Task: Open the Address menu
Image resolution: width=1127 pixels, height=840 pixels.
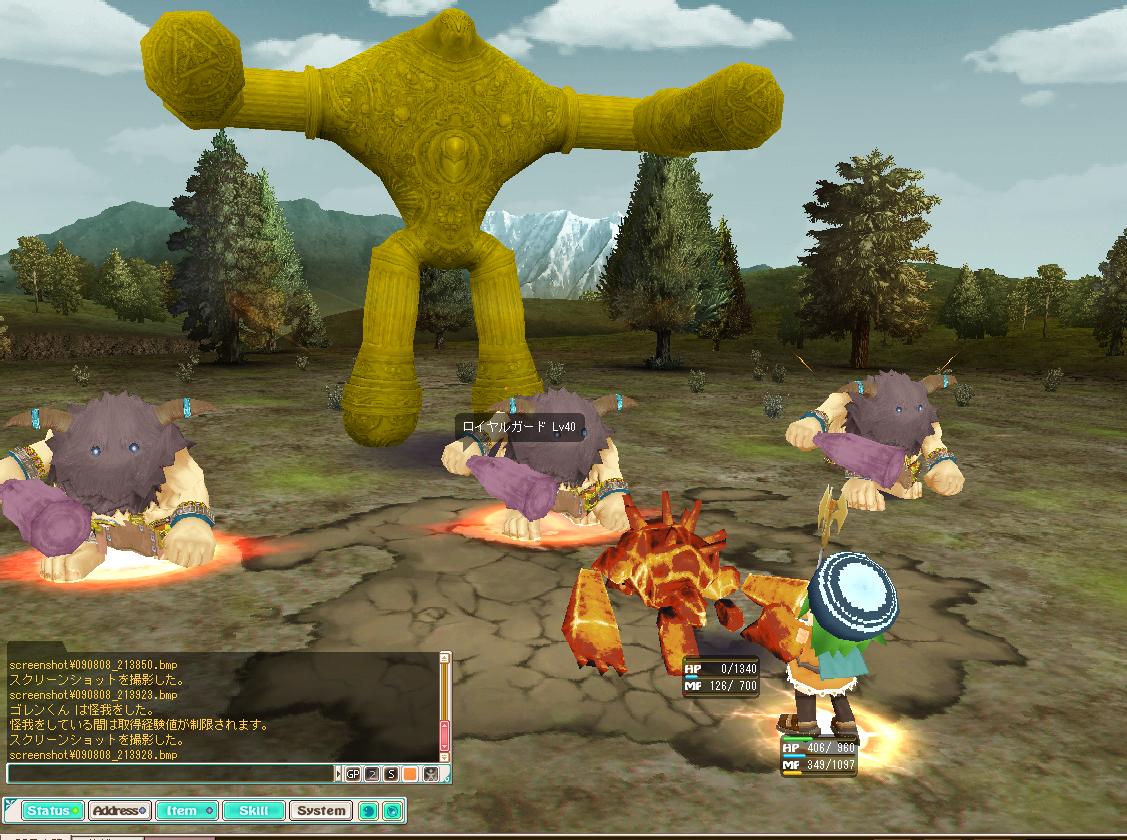Action: tap(119, 810)
